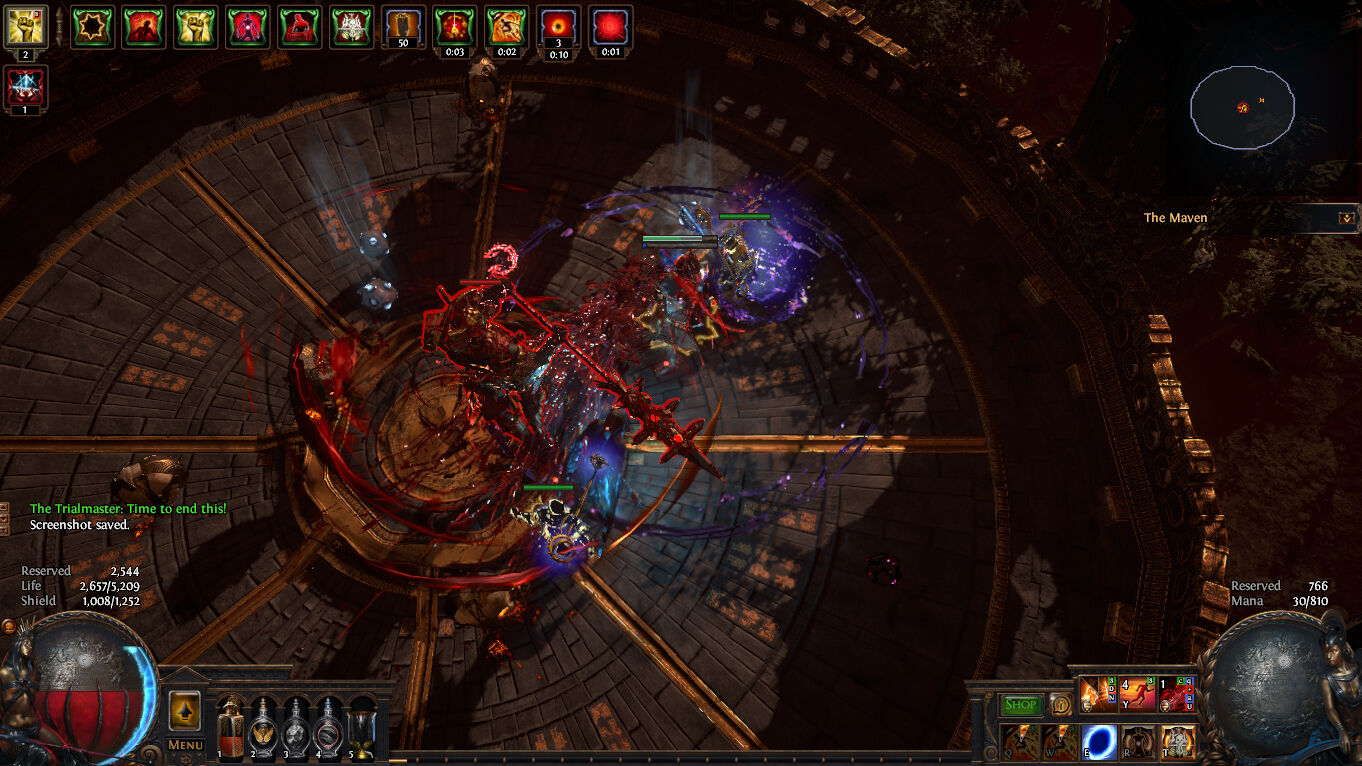Use the golden goblet flask in slot 5

click(360, 728)
